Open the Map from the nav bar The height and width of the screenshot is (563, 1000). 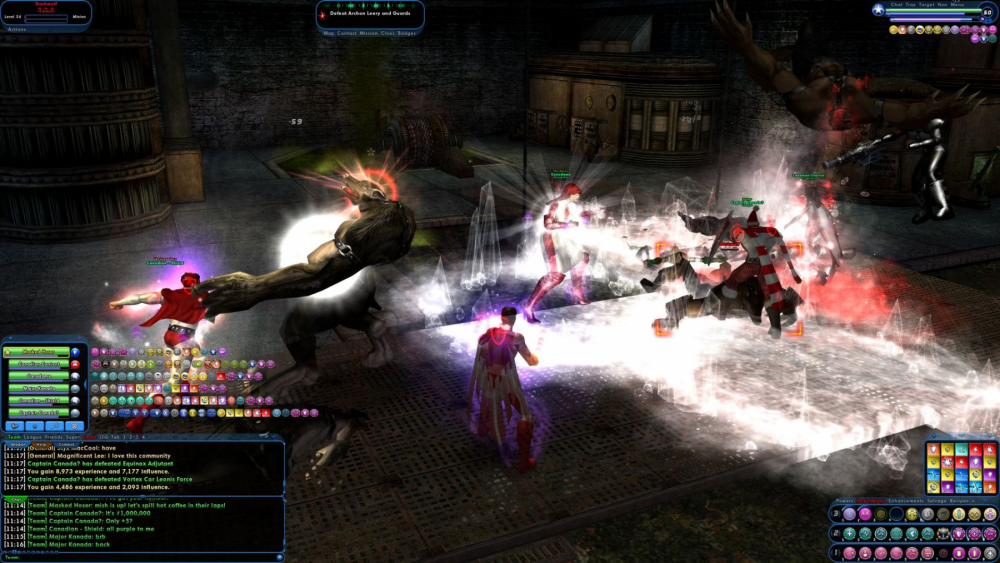pyautogui.click(x=329, y=33)
